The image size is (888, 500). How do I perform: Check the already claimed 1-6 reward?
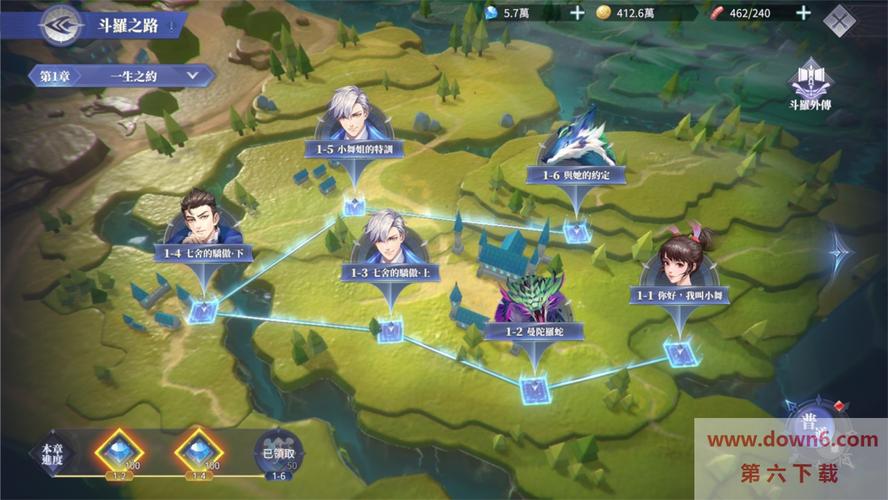(278, 453)
